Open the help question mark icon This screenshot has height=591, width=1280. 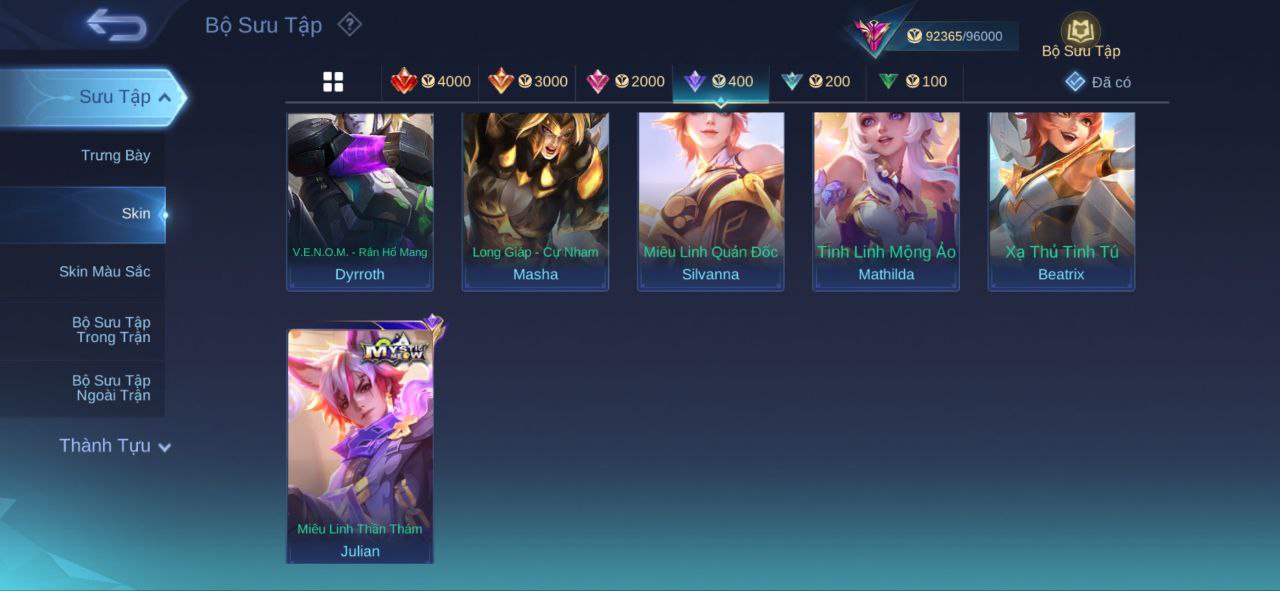349,24
